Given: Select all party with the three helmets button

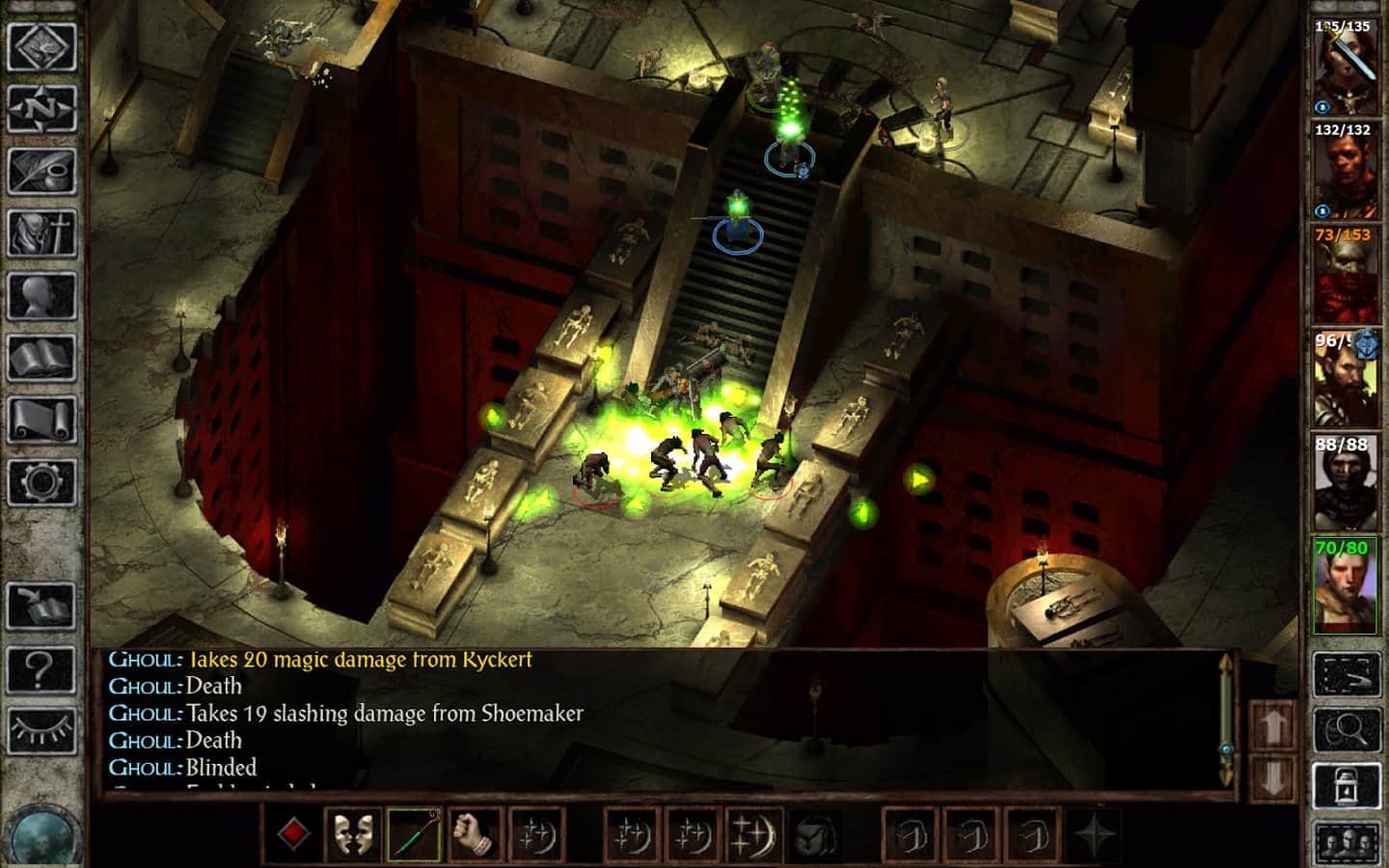Looking at the screenshot, I should tap(1347, 844).
